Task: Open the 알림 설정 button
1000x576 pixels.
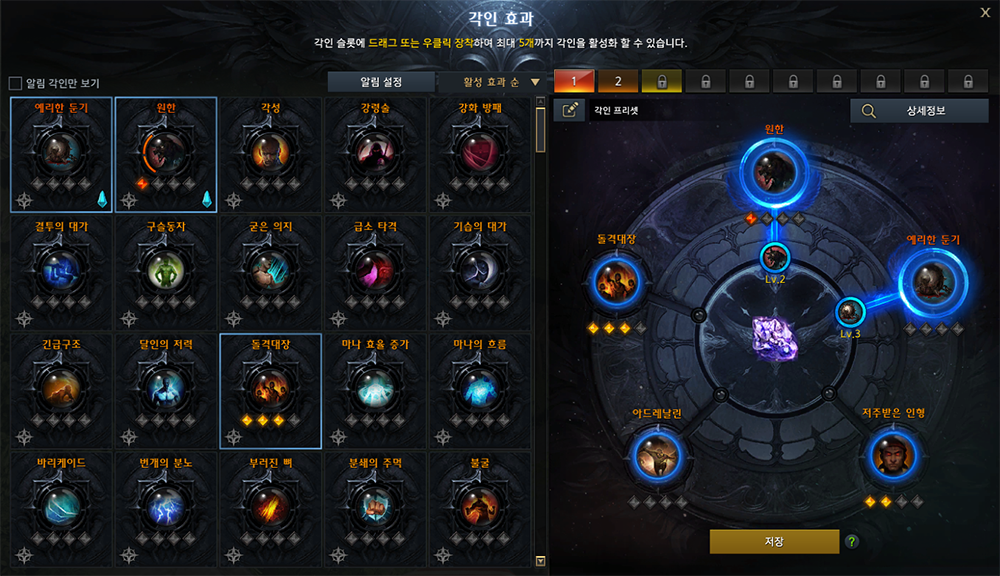Action: pos(382,82)
